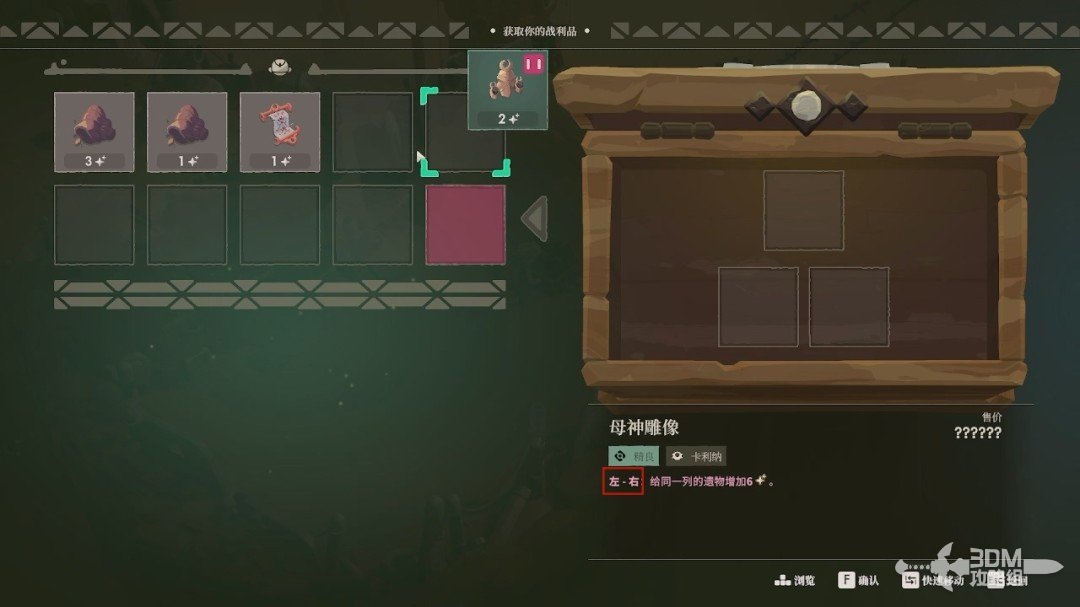This screenshot has width=1080, height=607.
Task: Select the ore item with 3 stars
Action: tap(94, 132)
